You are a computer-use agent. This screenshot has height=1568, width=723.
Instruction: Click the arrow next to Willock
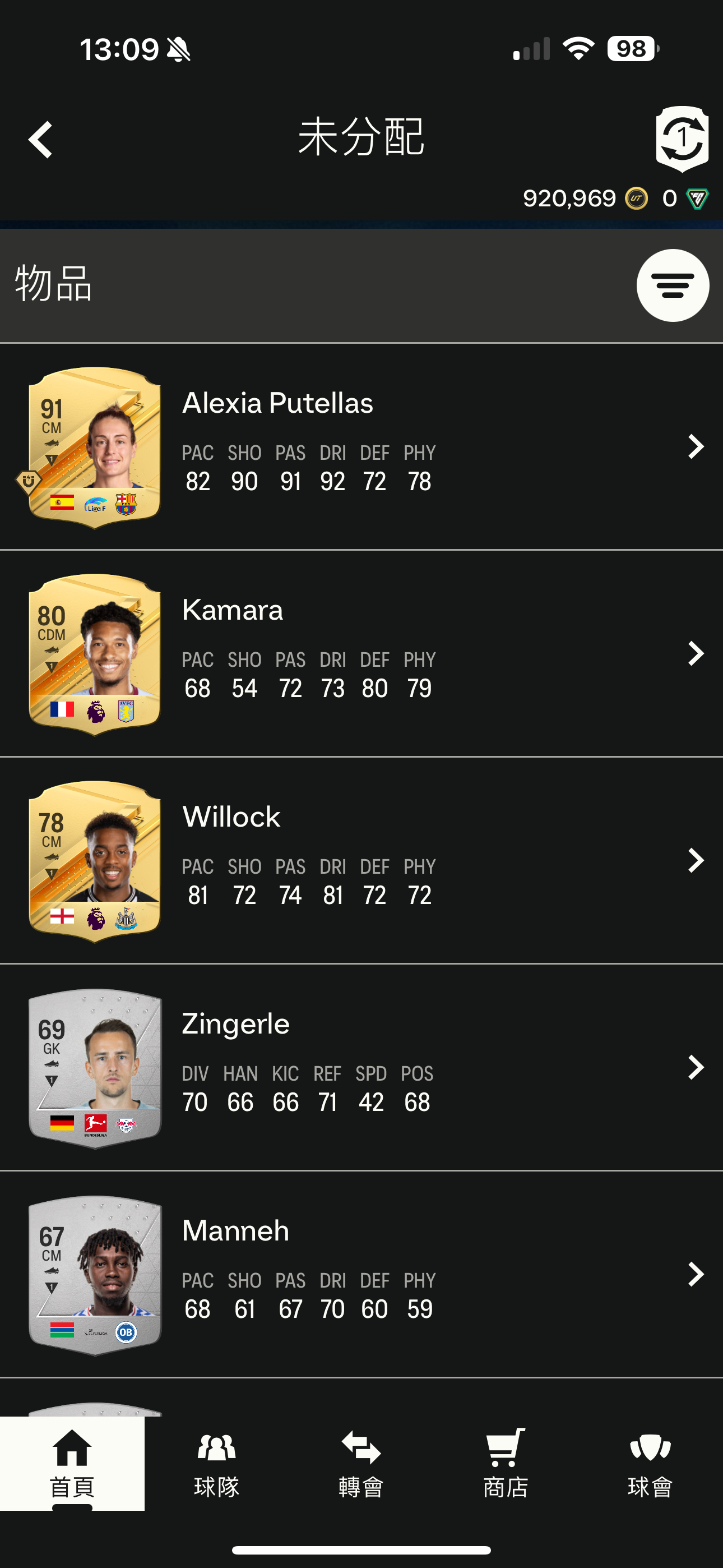[x=695, y=861]
